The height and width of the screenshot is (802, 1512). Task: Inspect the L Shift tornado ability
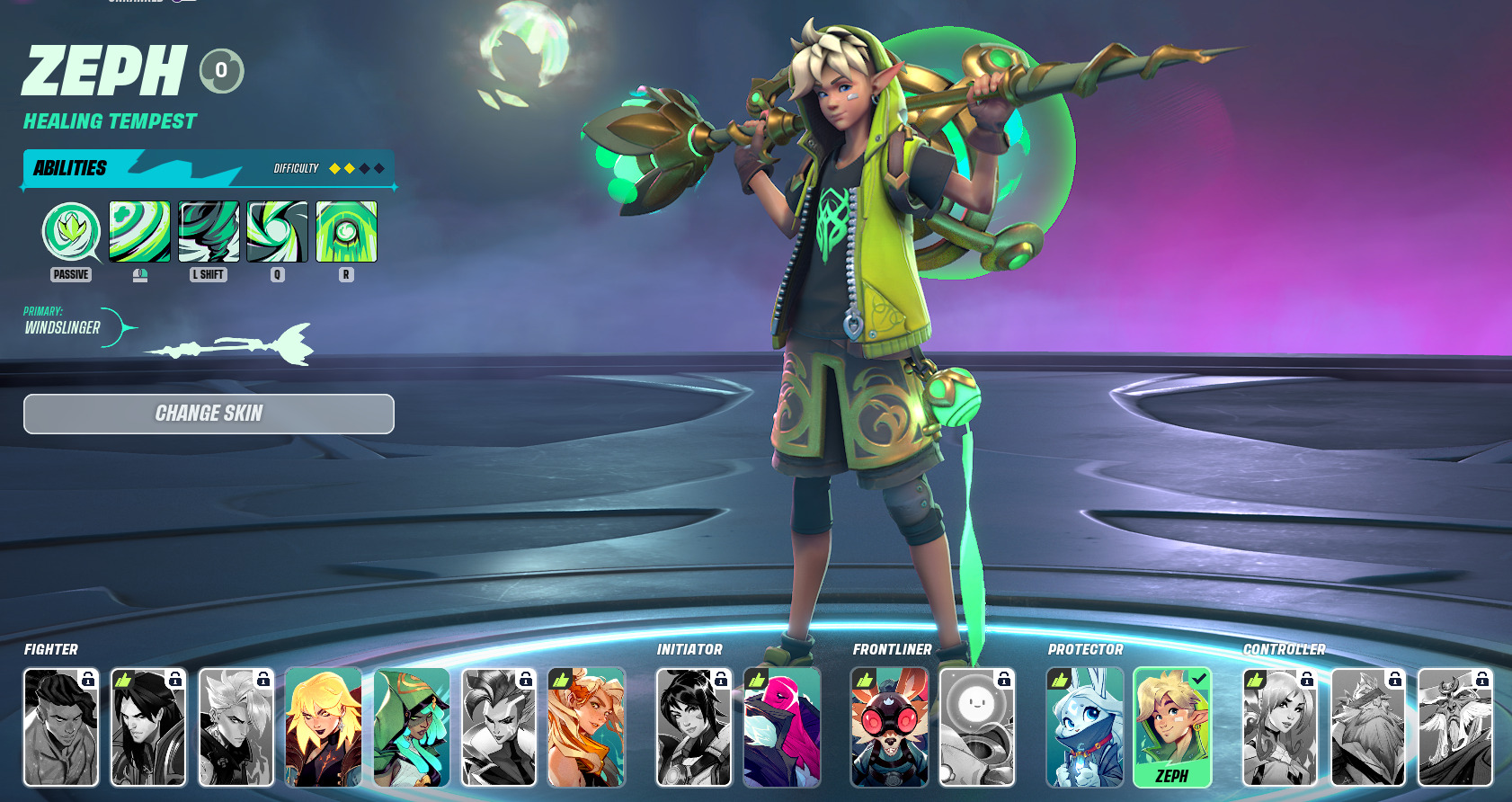tap(209, 232)
